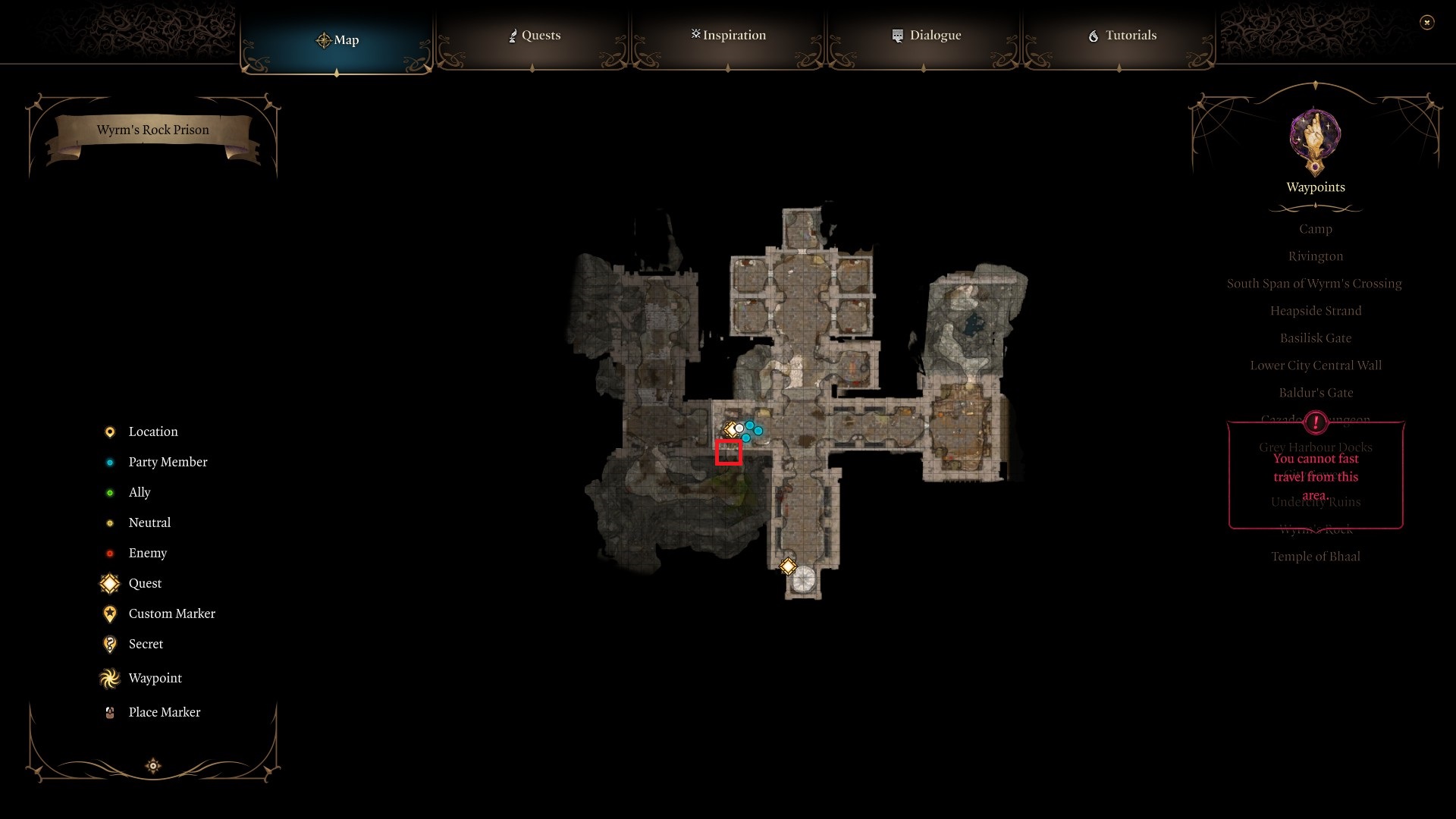Toggle the Party Member marker visibility

pyautogui.click(x=109, y=462)
